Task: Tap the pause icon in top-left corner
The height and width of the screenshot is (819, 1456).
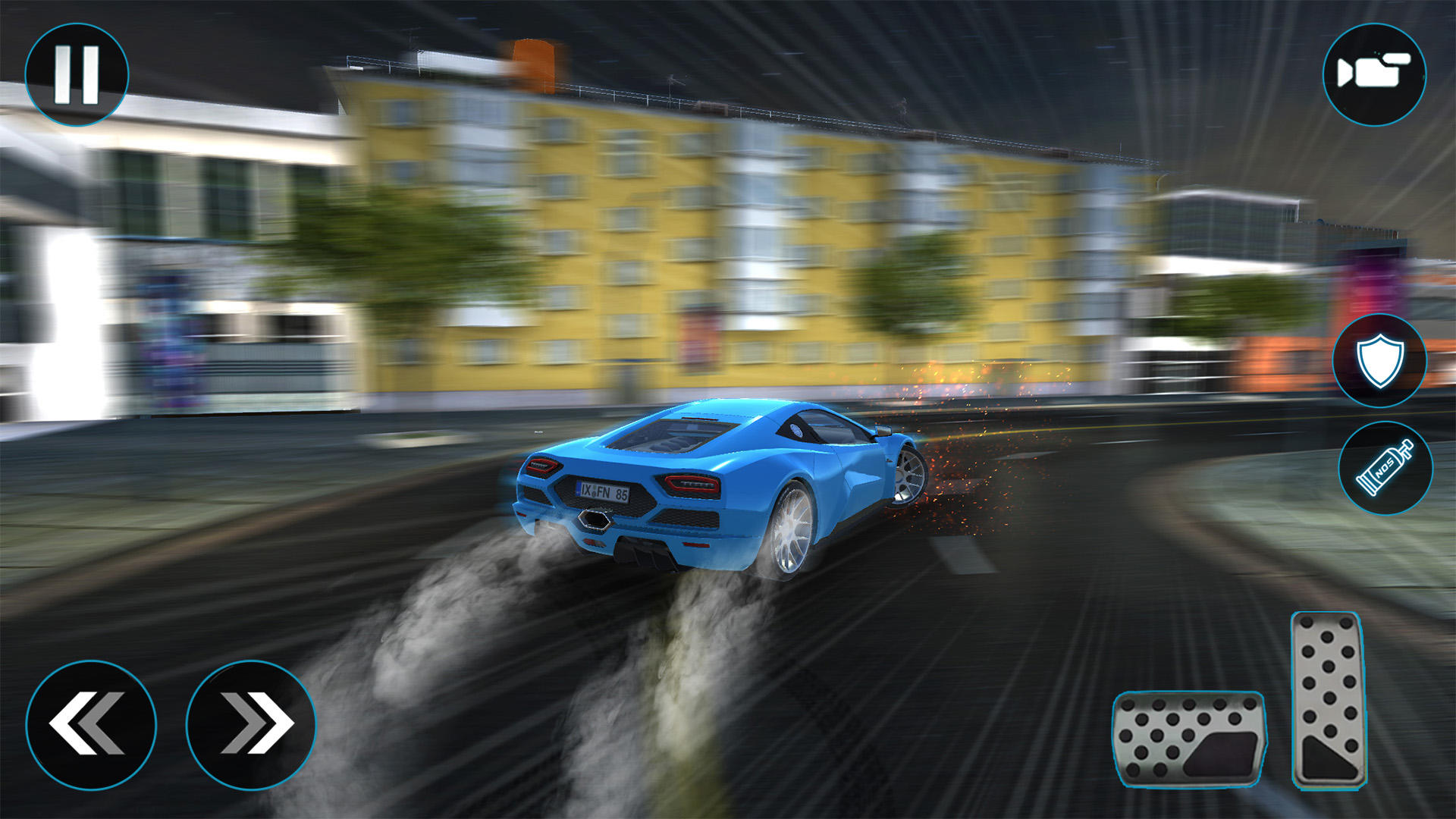Action: 78,74
